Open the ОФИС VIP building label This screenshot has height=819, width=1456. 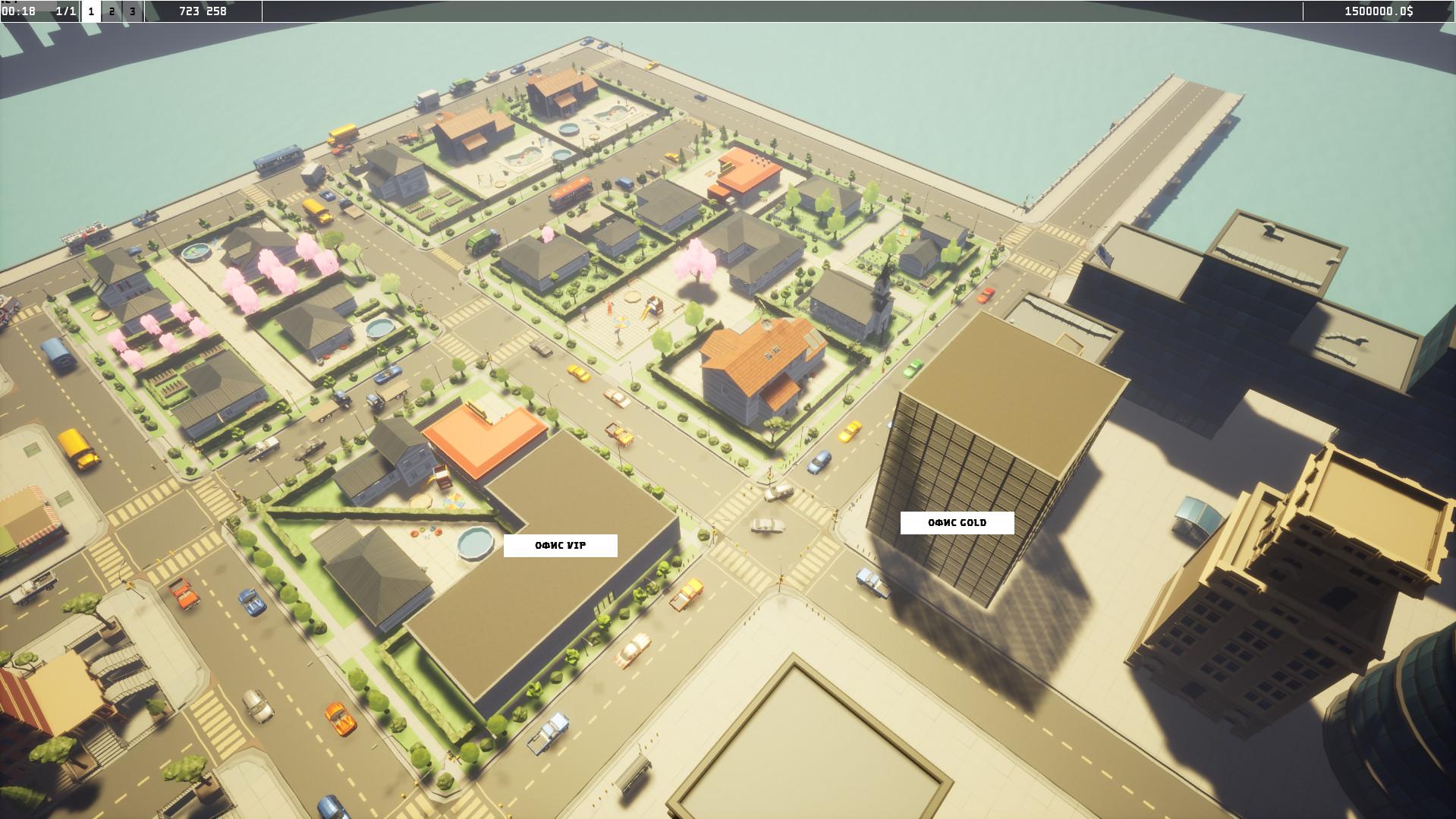[x=560, y=545]
